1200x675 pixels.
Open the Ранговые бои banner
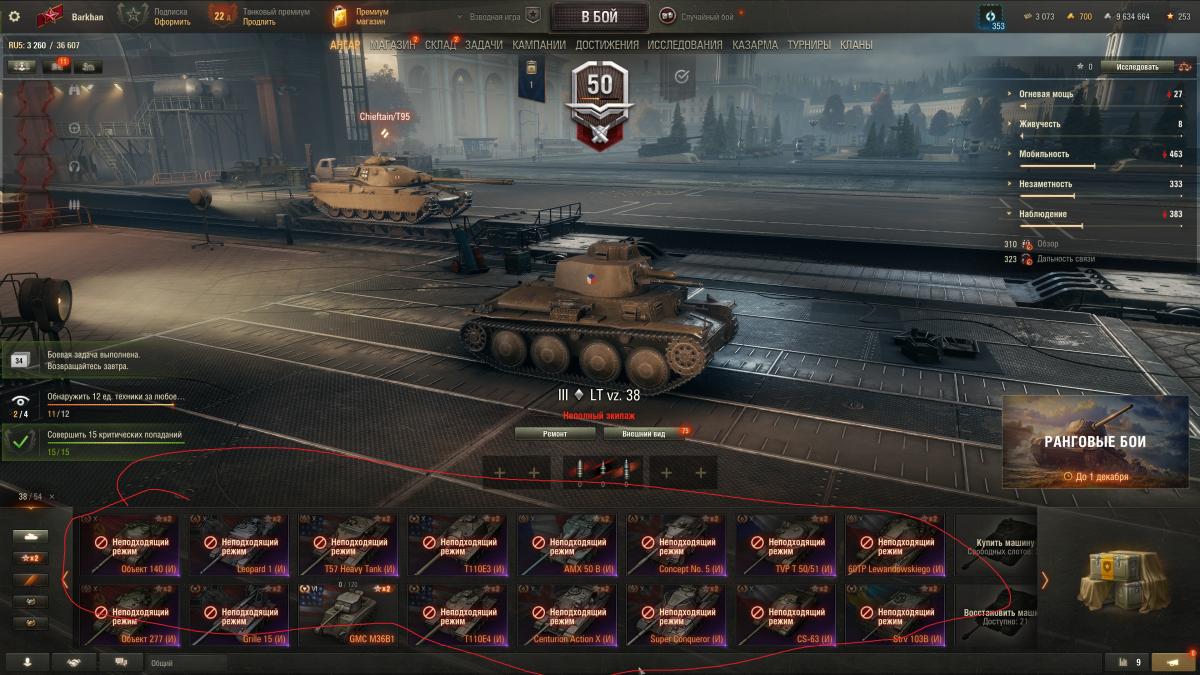(x=1095, y=442)
